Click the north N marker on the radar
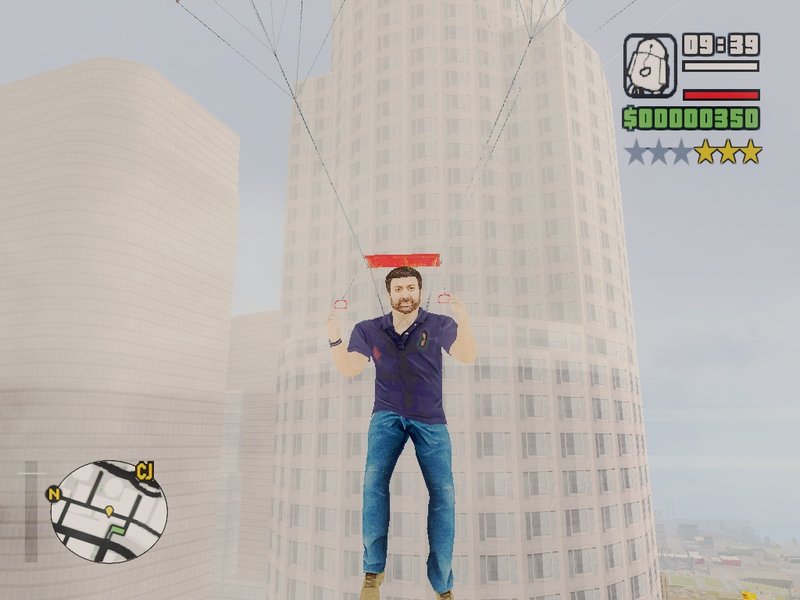This screenshot has height=600, width=800. (x=54, y=494)
